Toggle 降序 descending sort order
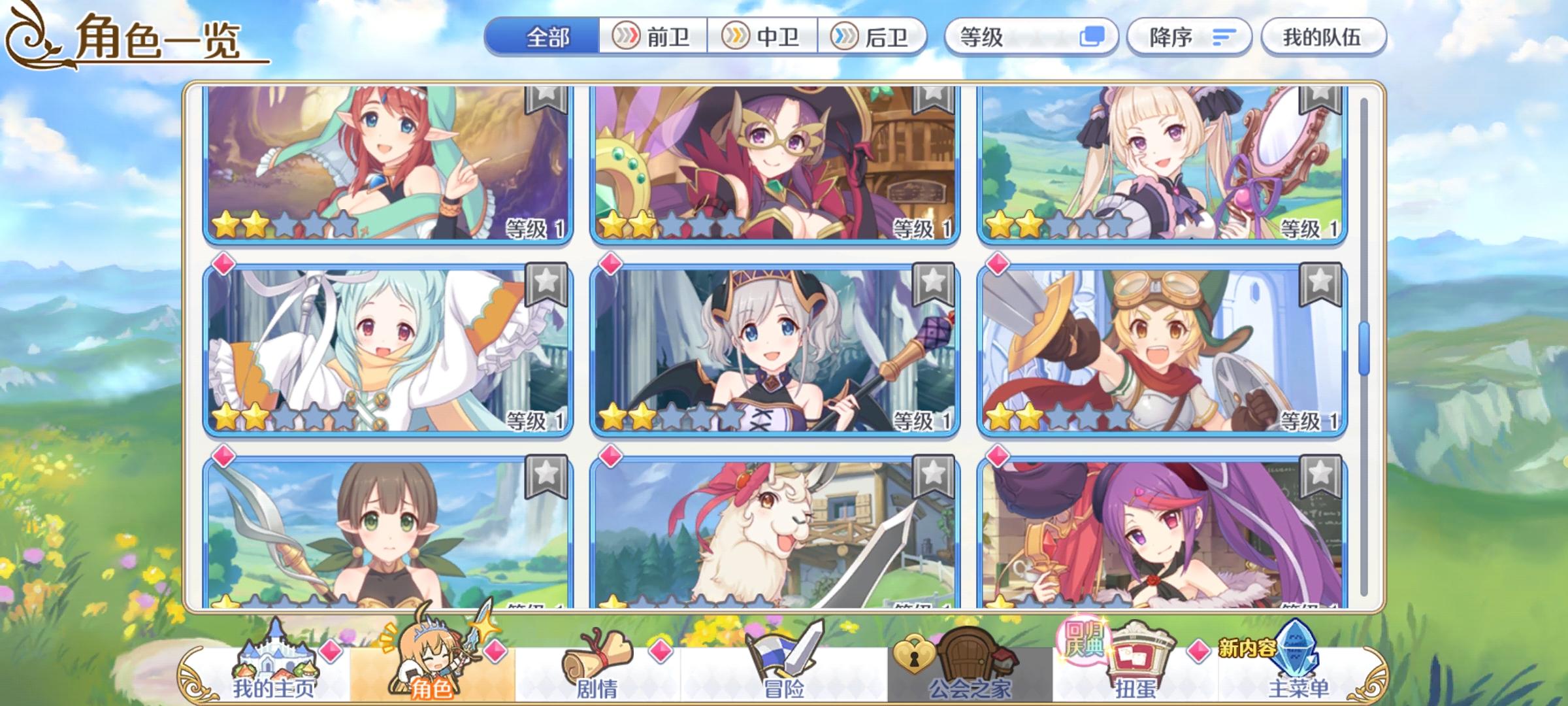 click(1189, 38)
